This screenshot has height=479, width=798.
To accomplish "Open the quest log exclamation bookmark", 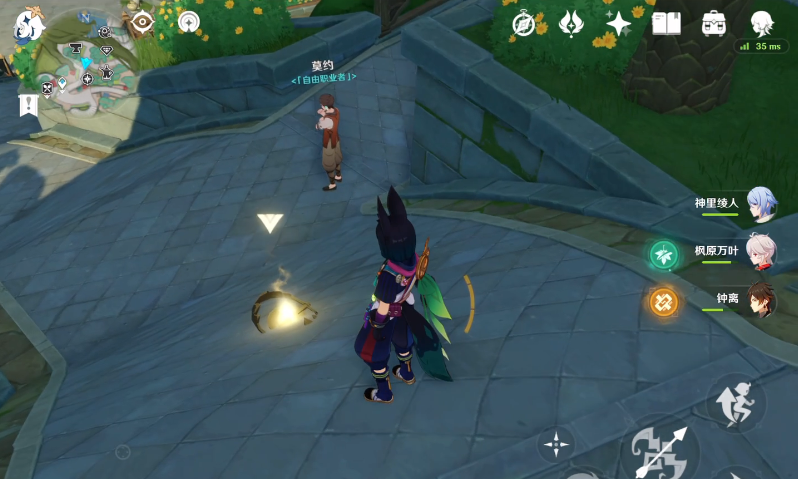I will point(27,104).
